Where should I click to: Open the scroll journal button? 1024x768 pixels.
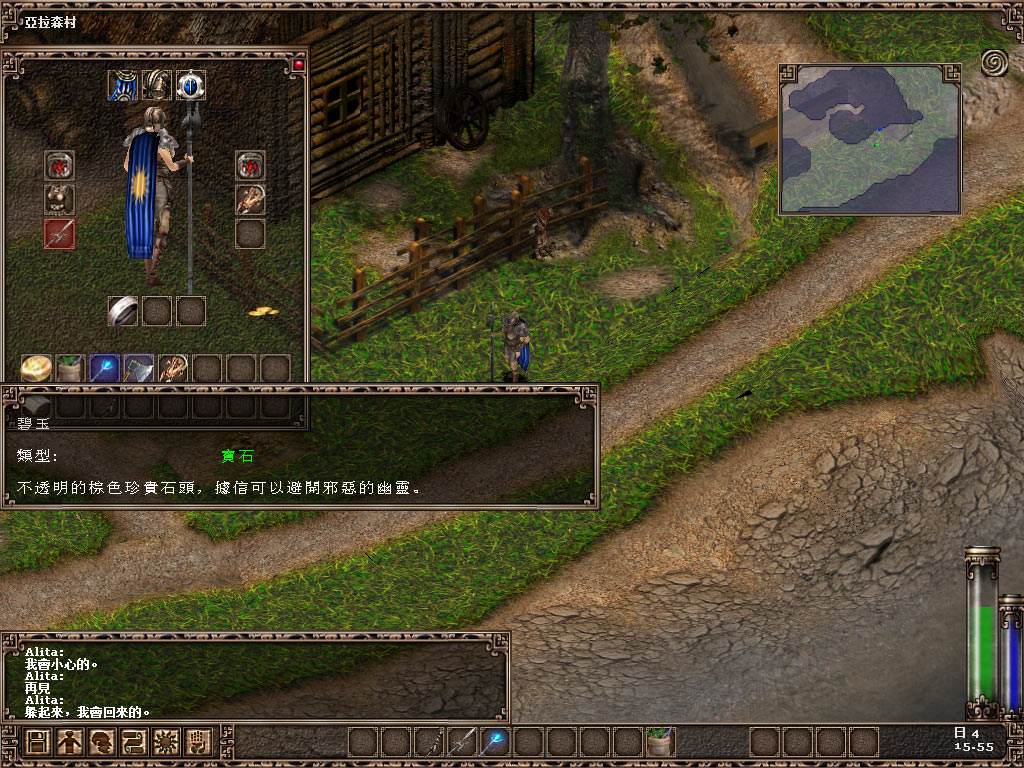click(x=134, y=742)
